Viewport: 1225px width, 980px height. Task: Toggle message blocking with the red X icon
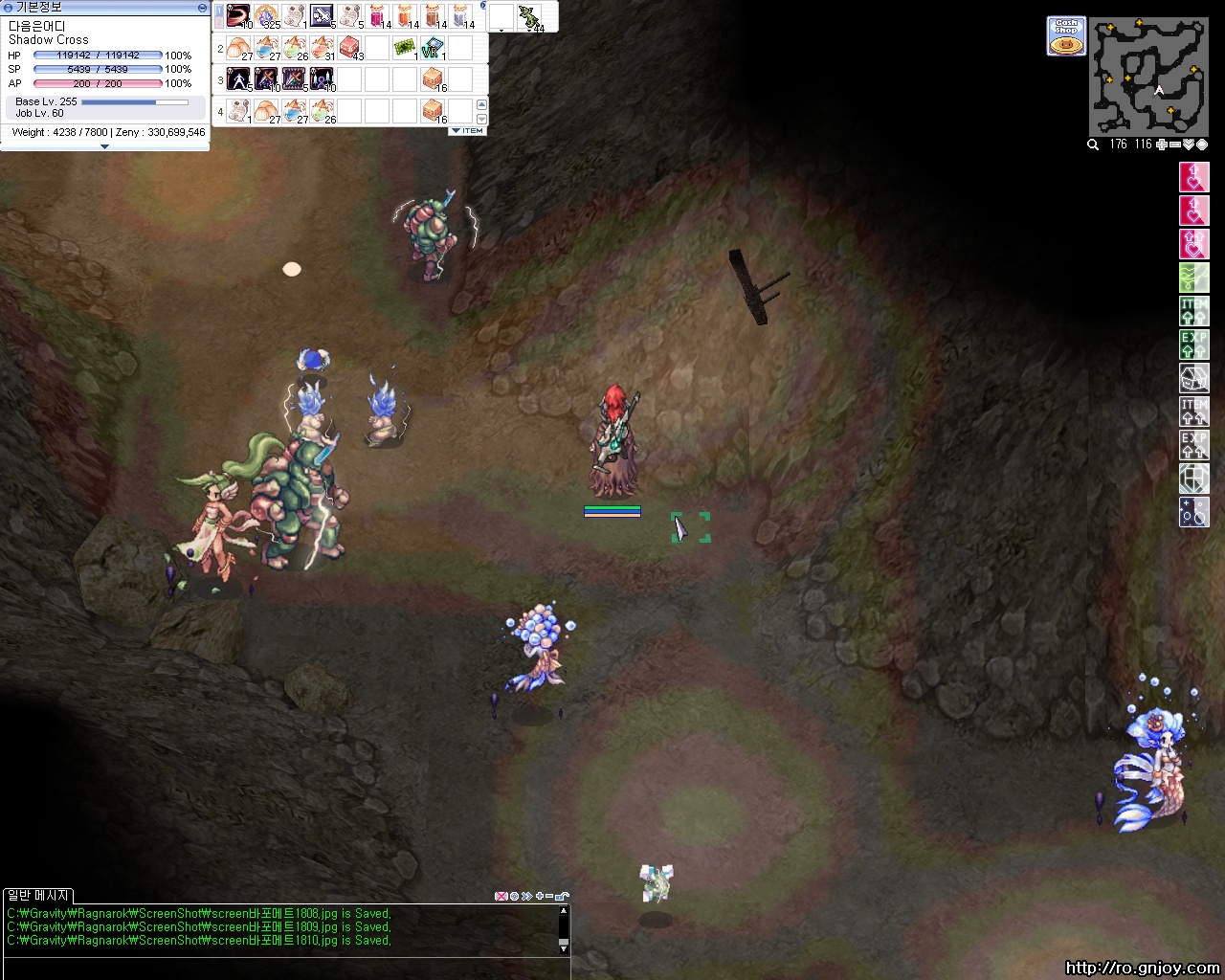coord(500,898)
